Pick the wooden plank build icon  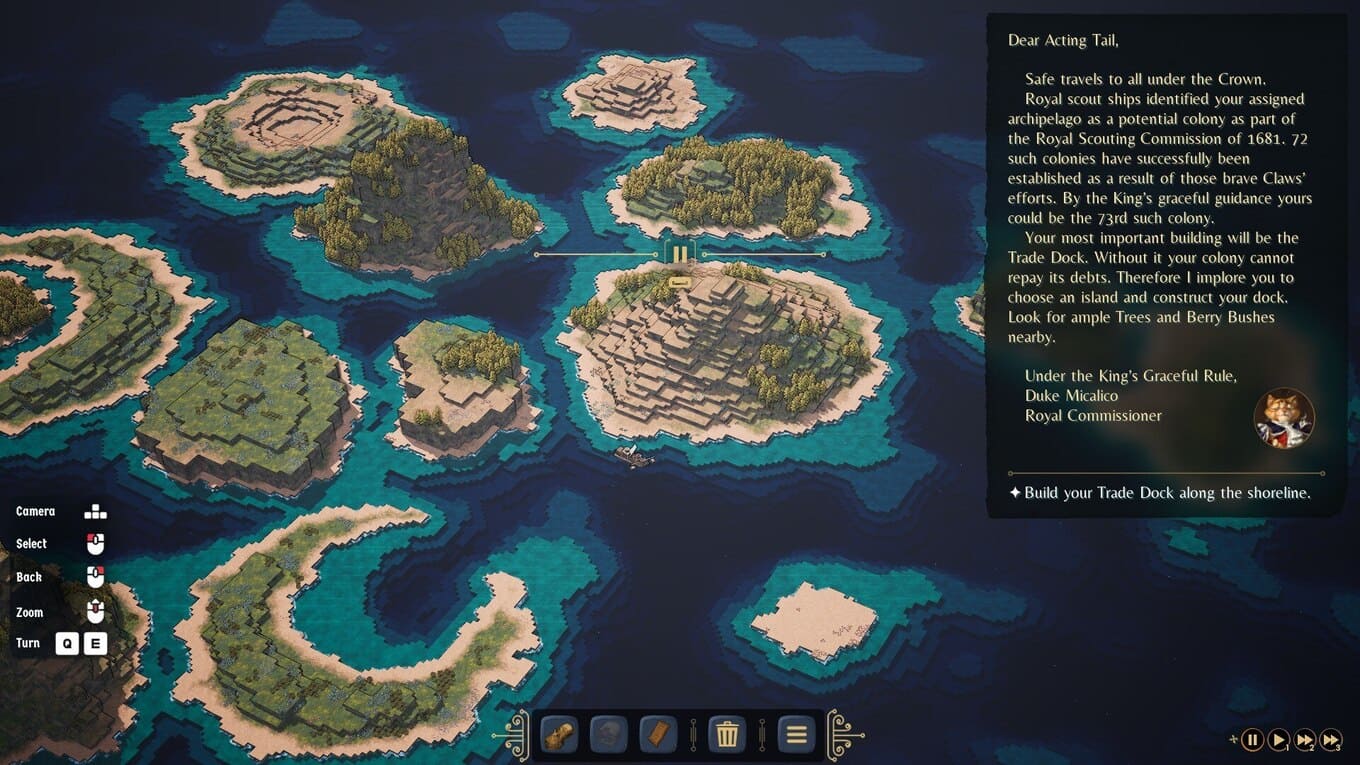pos(658,735)
